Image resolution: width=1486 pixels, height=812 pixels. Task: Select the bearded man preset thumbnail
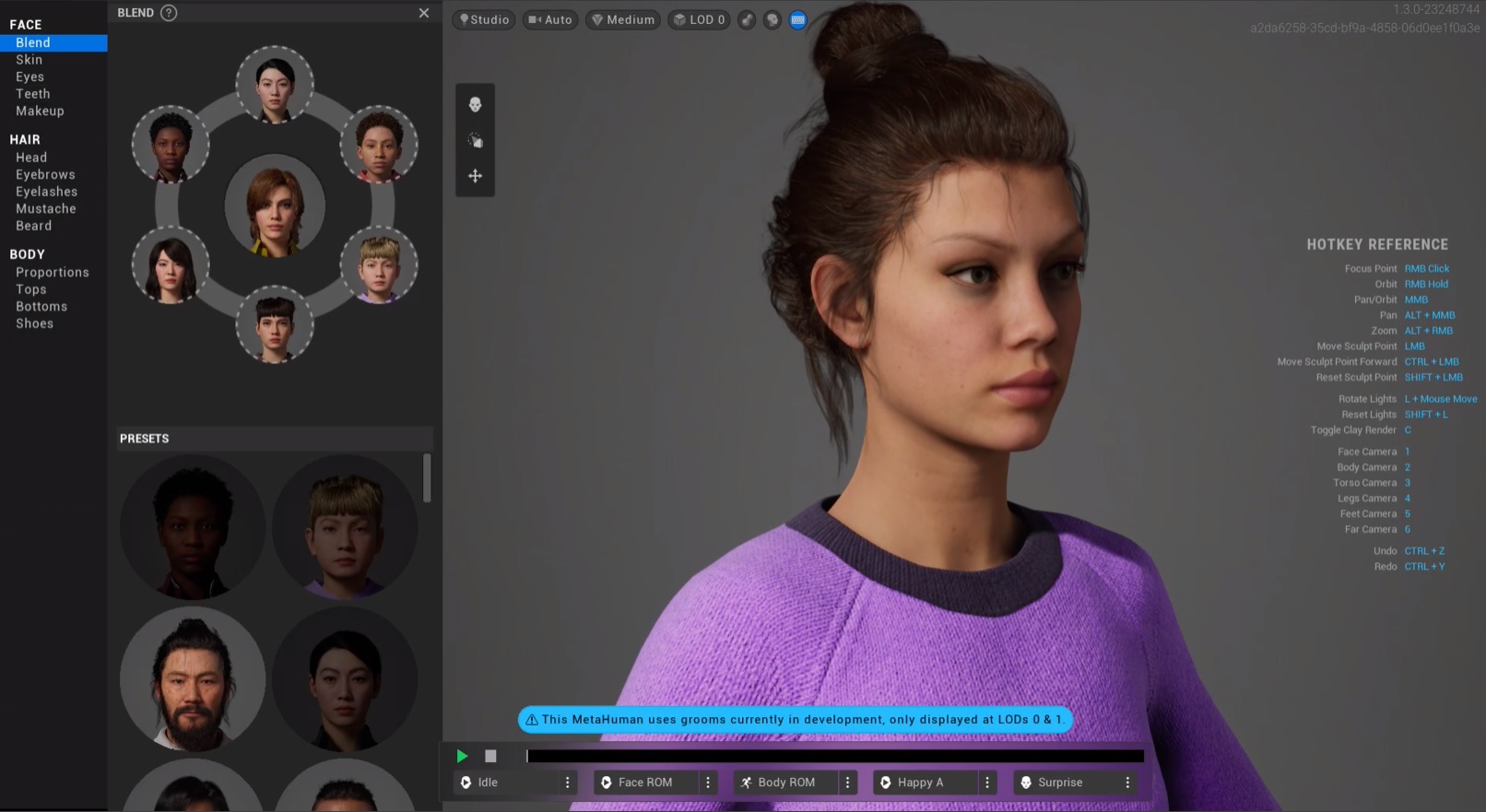[x=192, y=679]
